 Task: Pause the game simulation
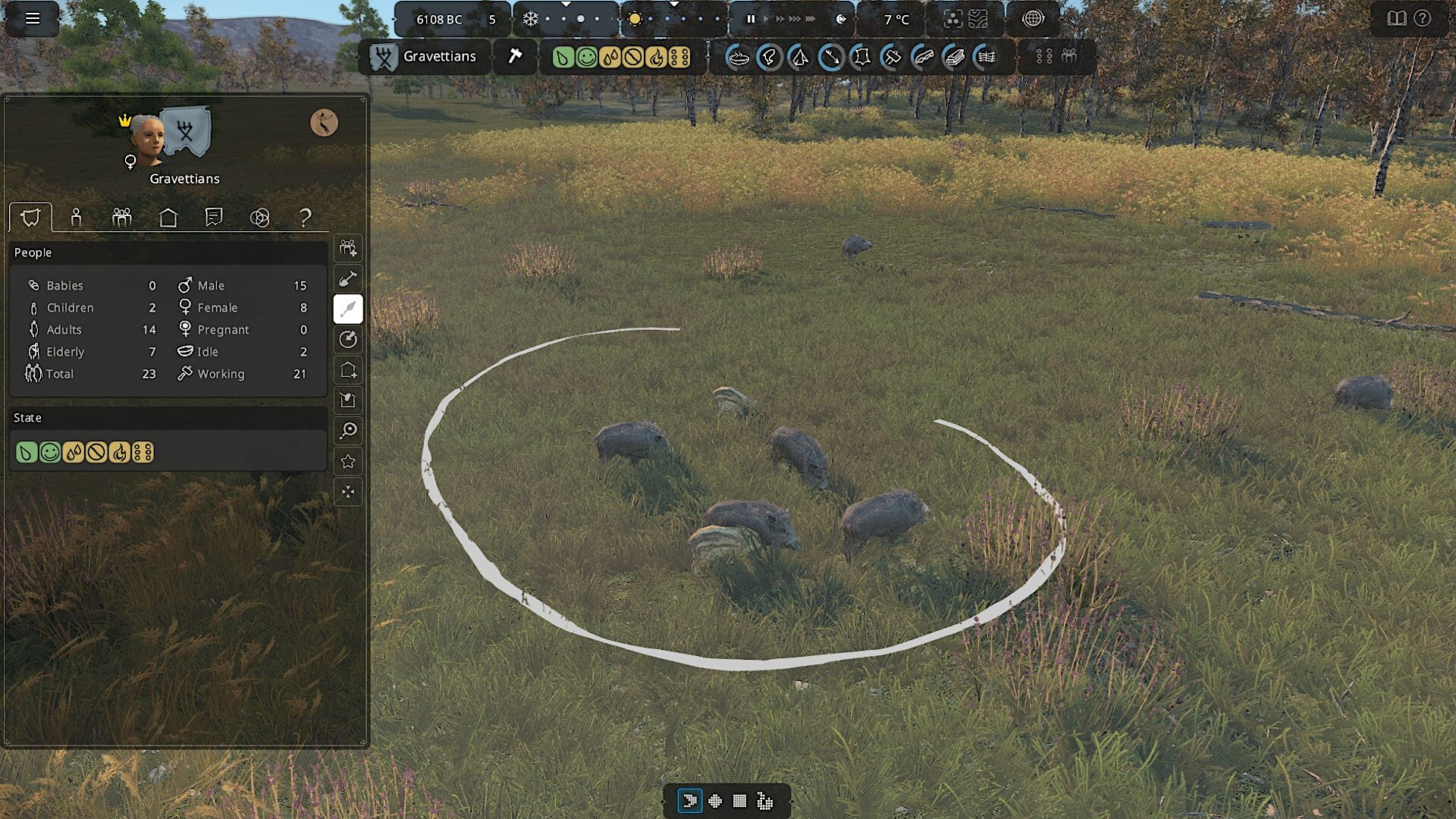pos(751,19)
